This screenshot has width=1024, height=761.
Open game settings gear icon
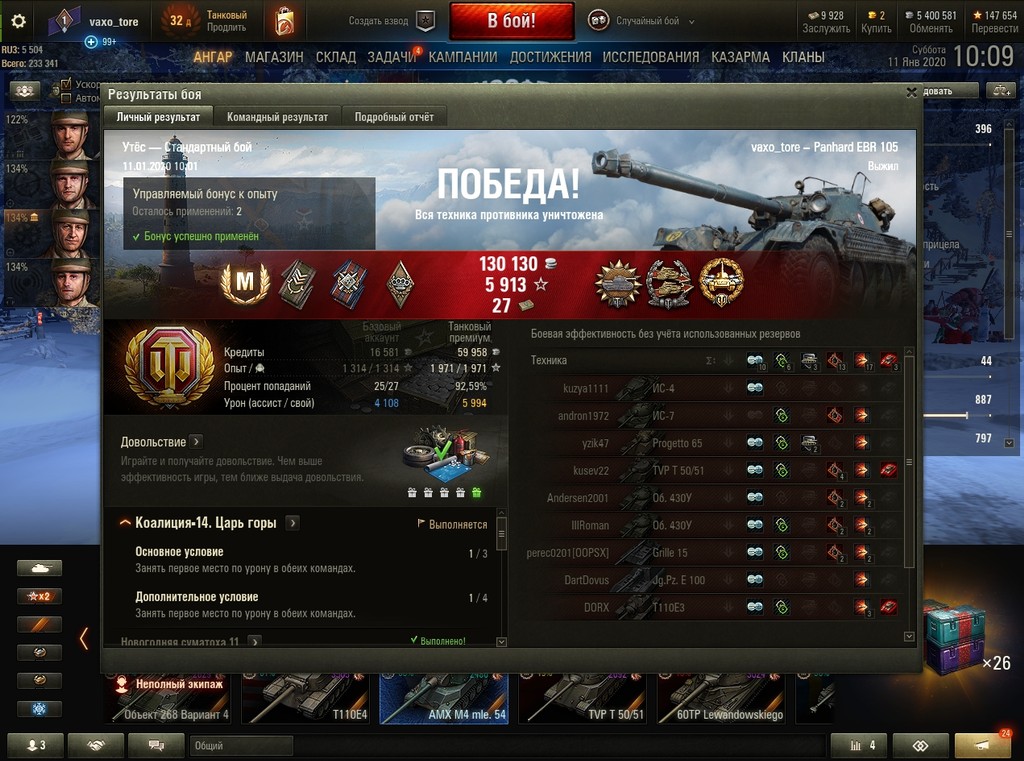[18, 20]
